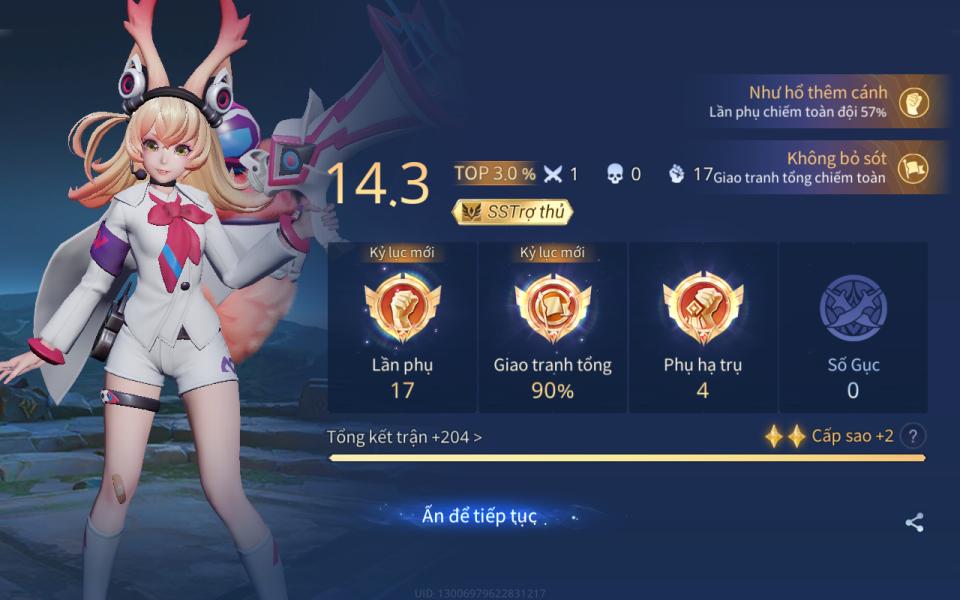
Task: Select the "Lần phụ" medal card
Action: (402, 327)
